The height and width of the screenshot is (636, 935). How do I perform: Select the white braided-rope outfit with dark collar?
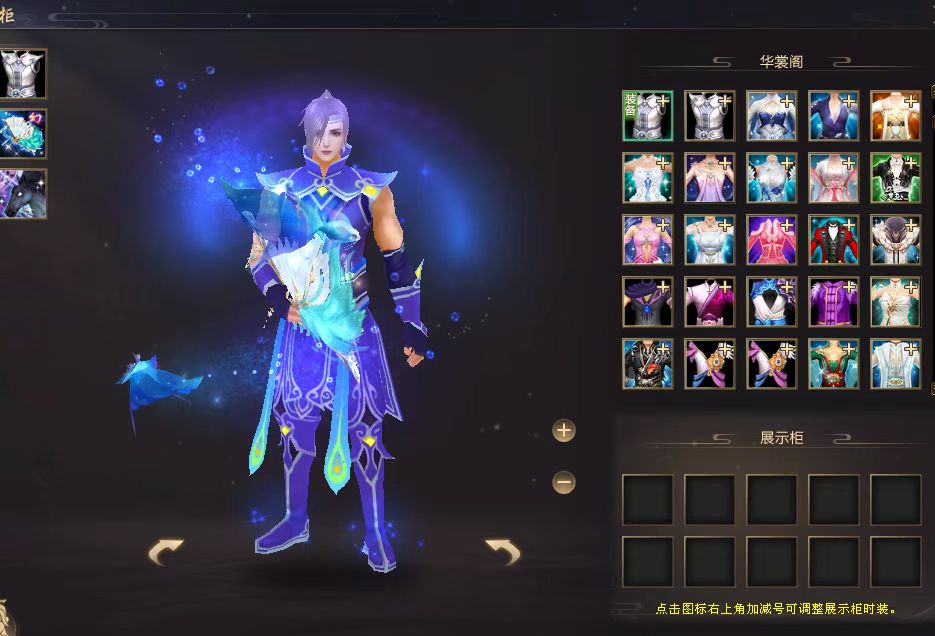[896, 240]
